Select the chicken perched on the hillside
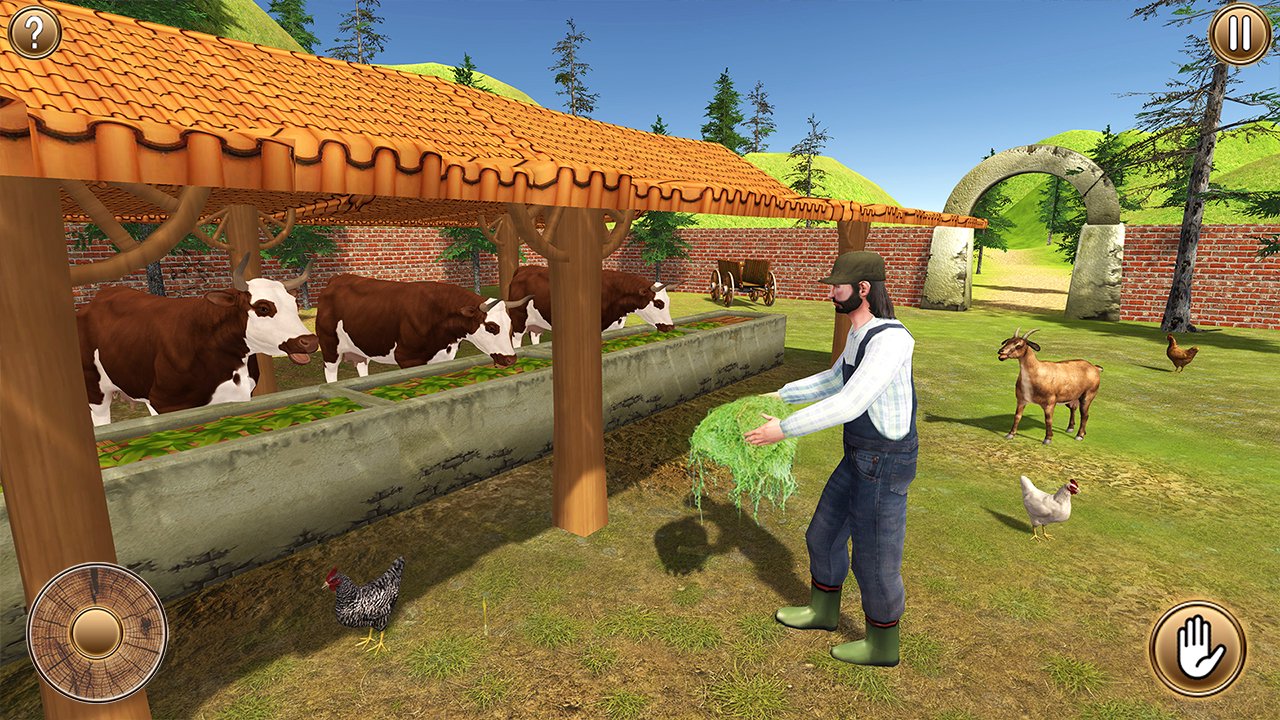1280x720 pixels. pyautogui.click(x=1180, y=352)
